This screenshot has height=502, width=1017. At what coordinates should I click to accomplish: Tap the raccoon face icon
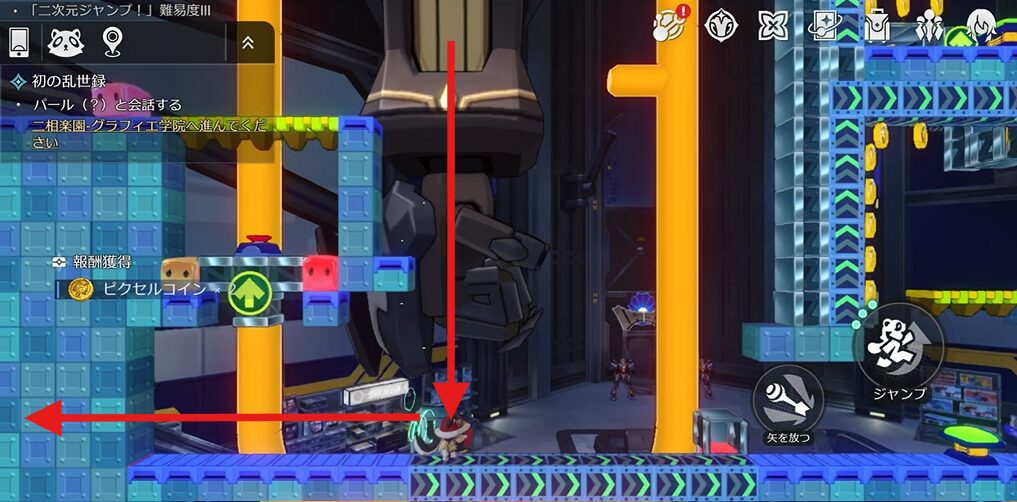(x=65, y=42)
